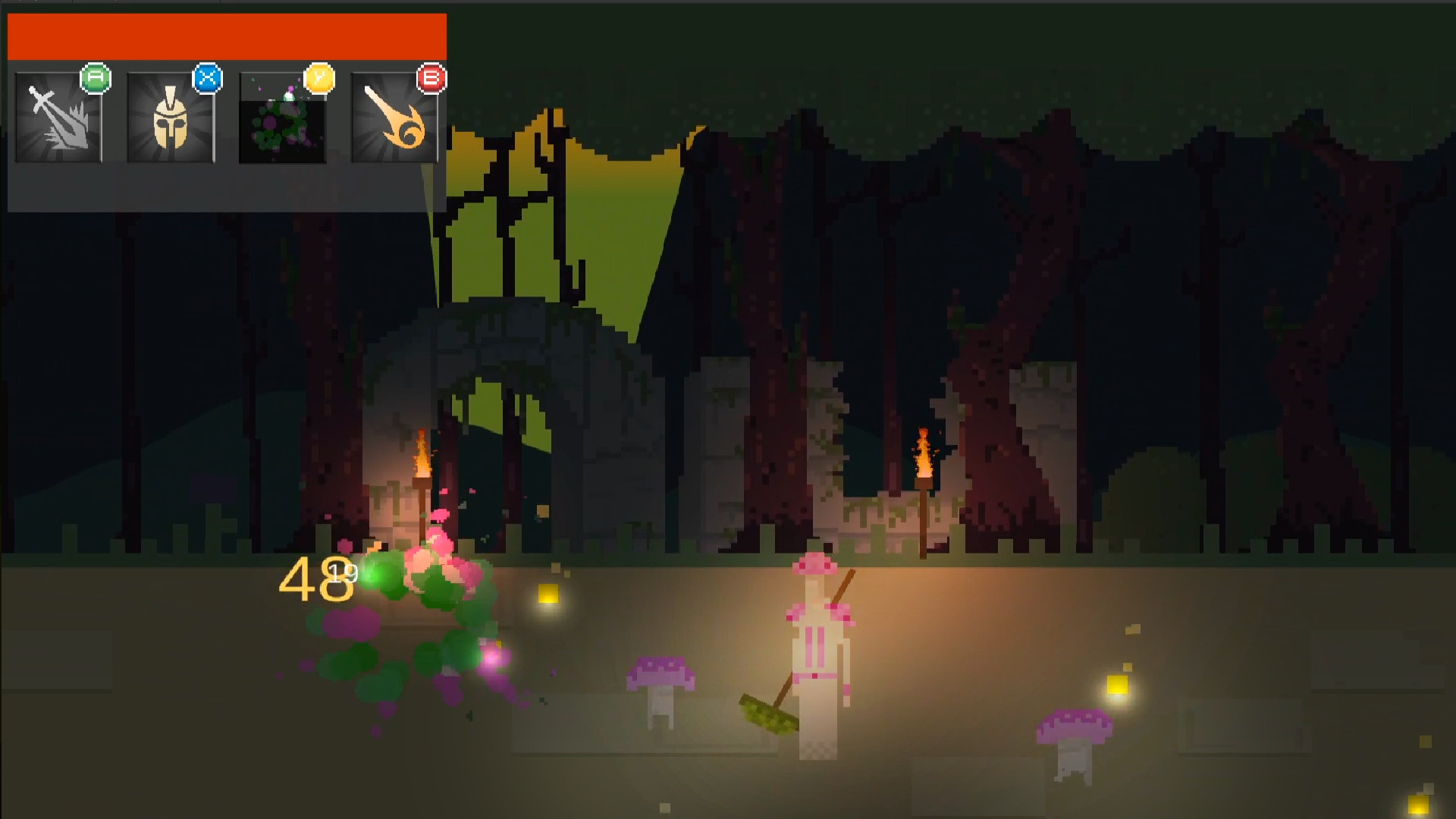Click the green A controller button badge
The image size is (1456, 819).
(x=96, y=77)
